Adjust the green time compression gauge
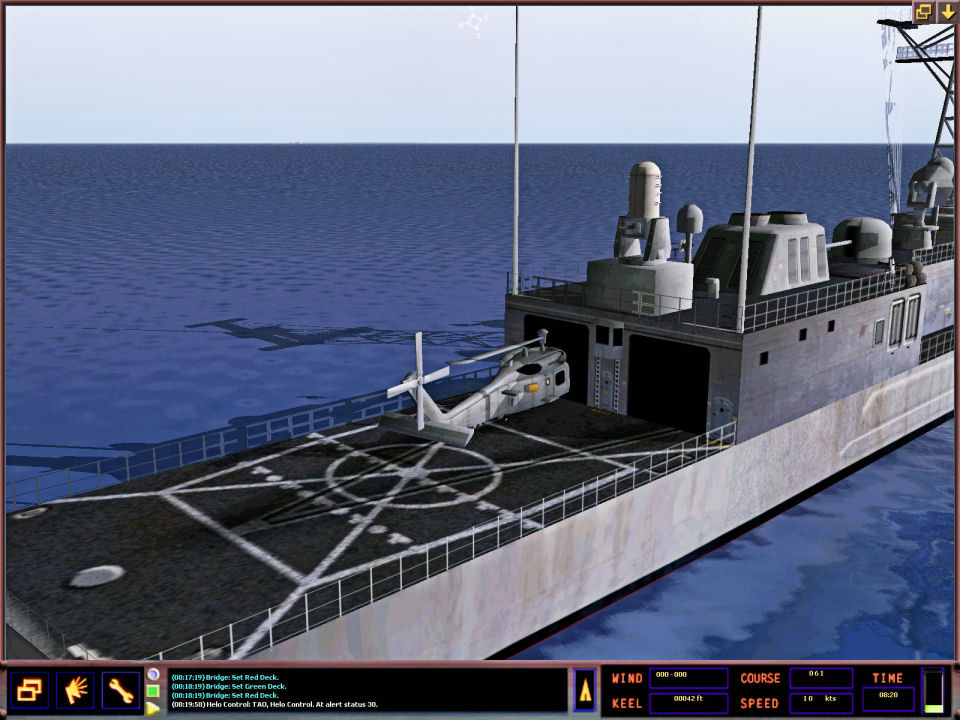The width and height of the screenshot is (960, 720). [933, 691]
